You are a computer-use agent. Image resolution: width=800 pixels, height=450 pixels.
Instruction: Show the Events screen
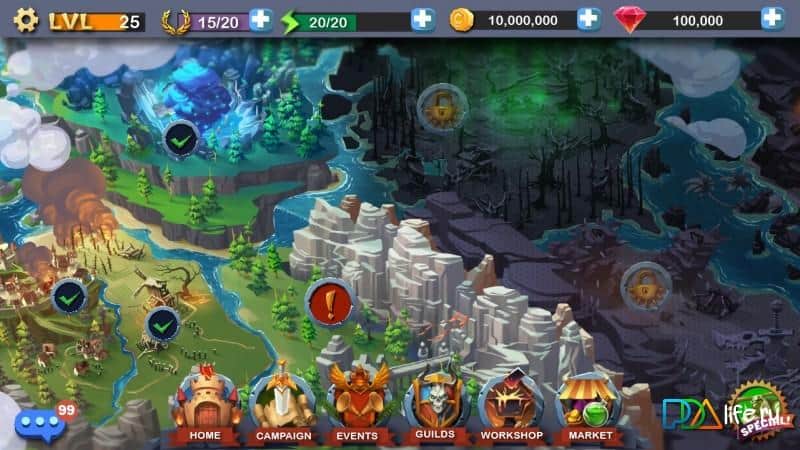[x=357, y=407]
